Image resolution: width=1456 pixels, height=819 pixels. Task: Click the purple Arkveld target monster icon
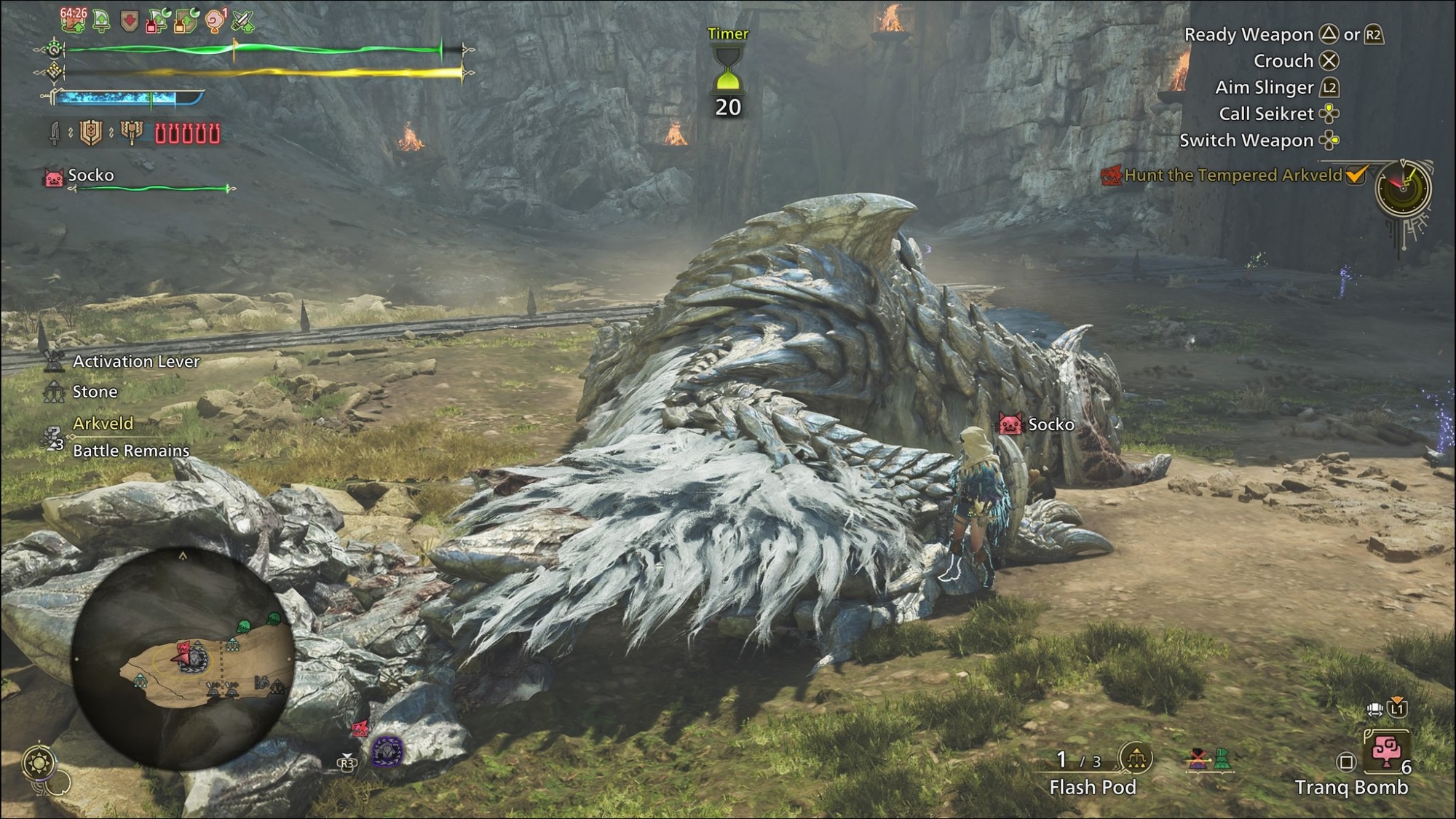click(x=387, y=751)
